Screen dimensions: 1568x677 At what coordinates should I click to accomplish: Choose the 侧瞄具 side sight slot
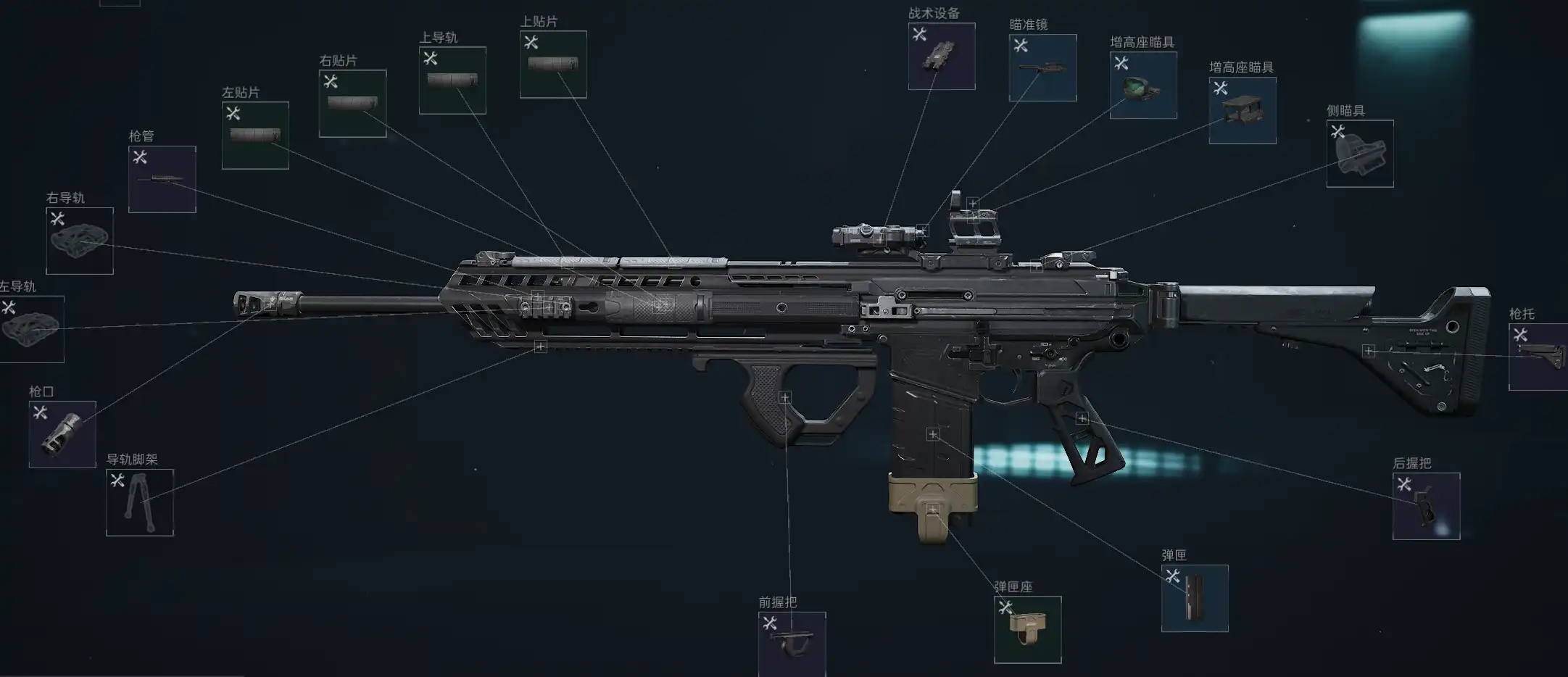(1359, 154)
